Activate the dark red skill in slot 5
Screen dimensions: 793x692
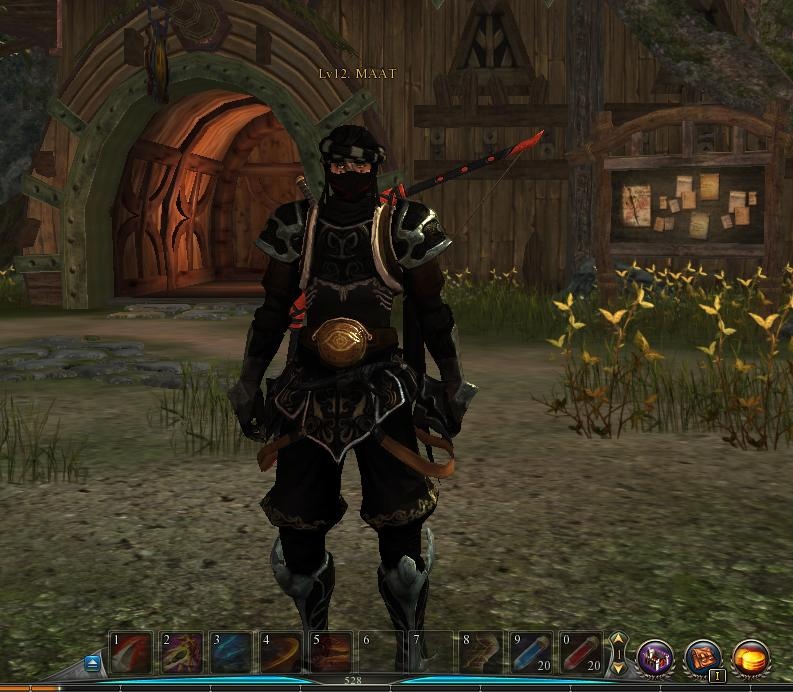331,653
